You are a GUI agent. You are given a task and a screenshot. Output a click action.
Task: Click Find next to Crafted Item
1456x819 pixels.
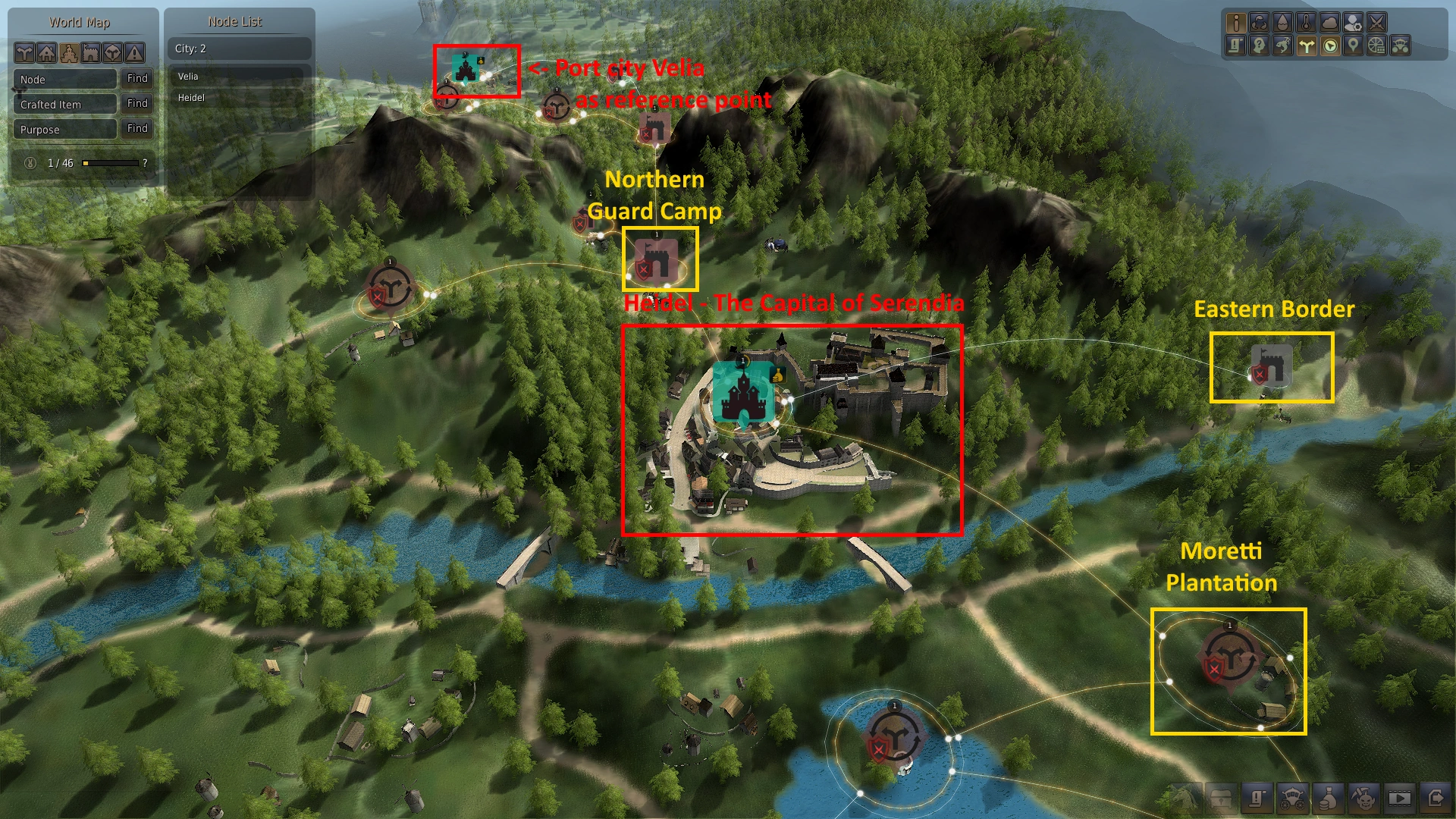(136, 104)
